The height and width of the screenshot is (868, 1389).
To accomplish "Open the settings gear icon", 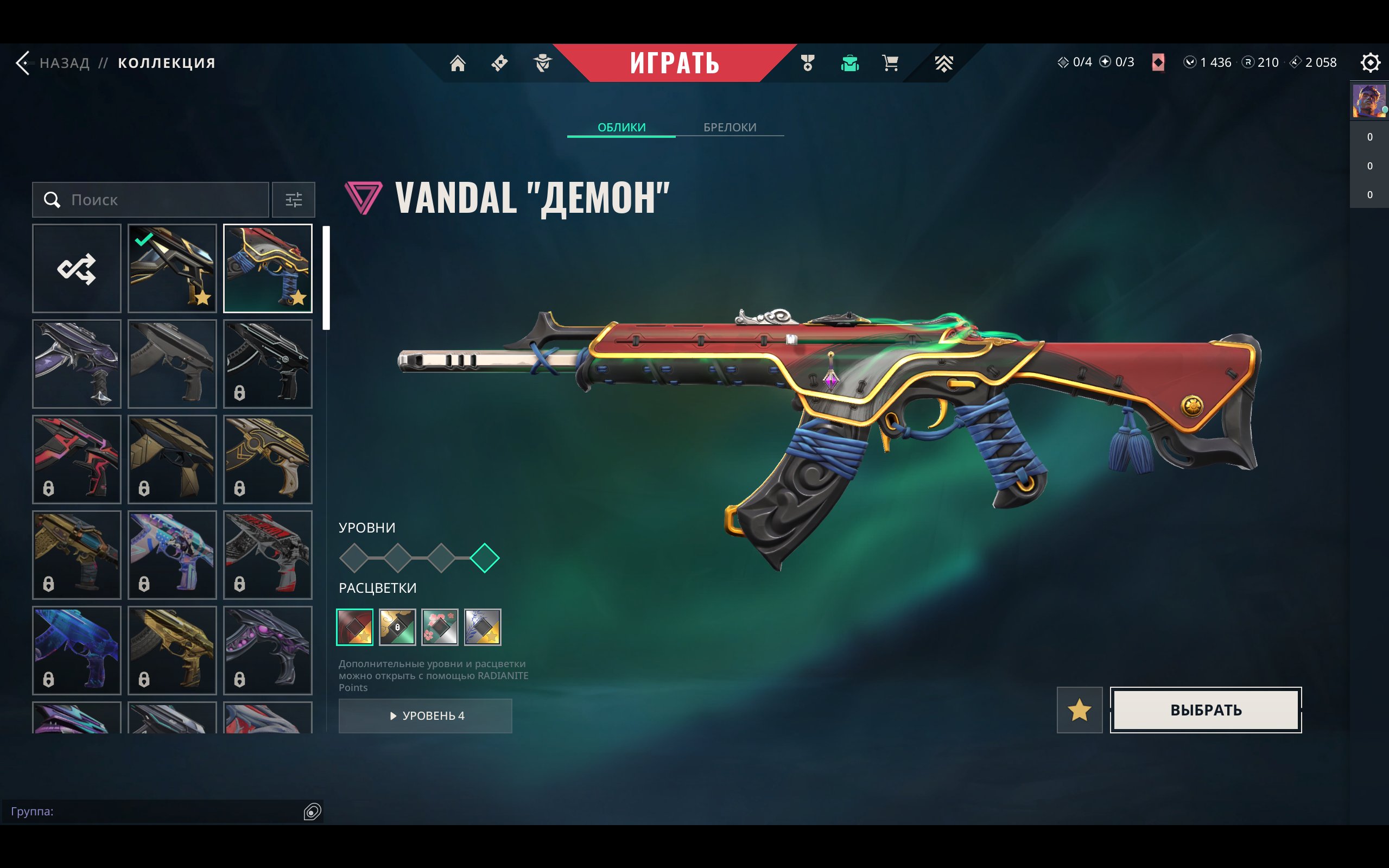I will 1369,62.
